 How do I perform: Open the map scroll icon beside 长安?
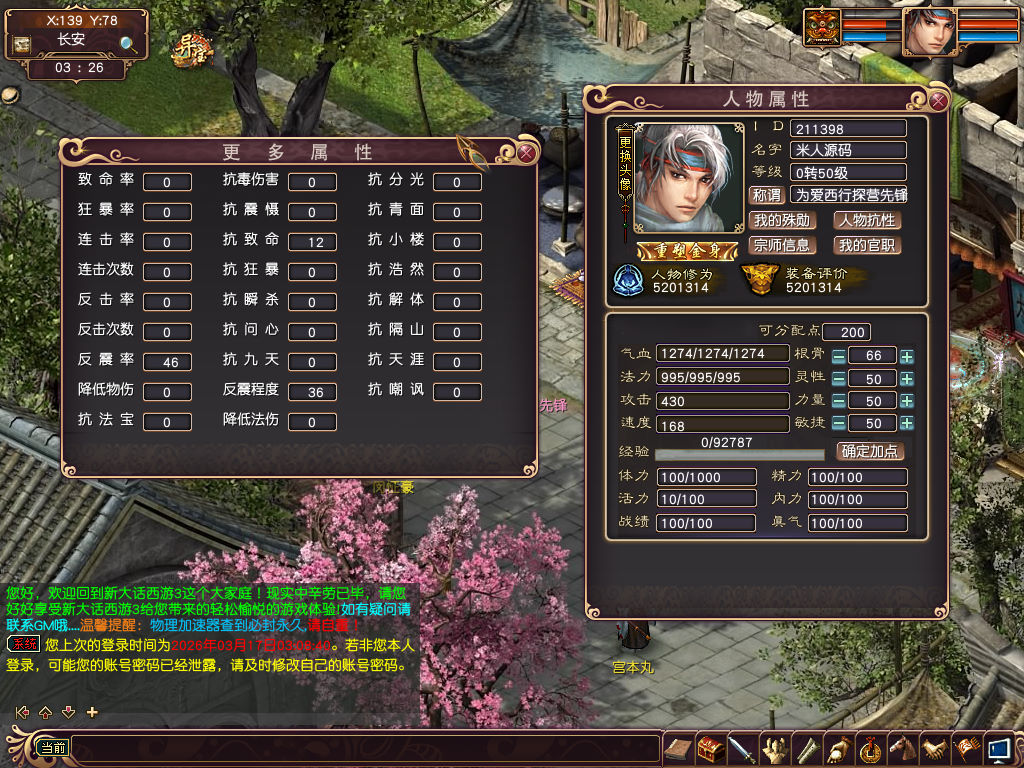click(x=21, y=44)
